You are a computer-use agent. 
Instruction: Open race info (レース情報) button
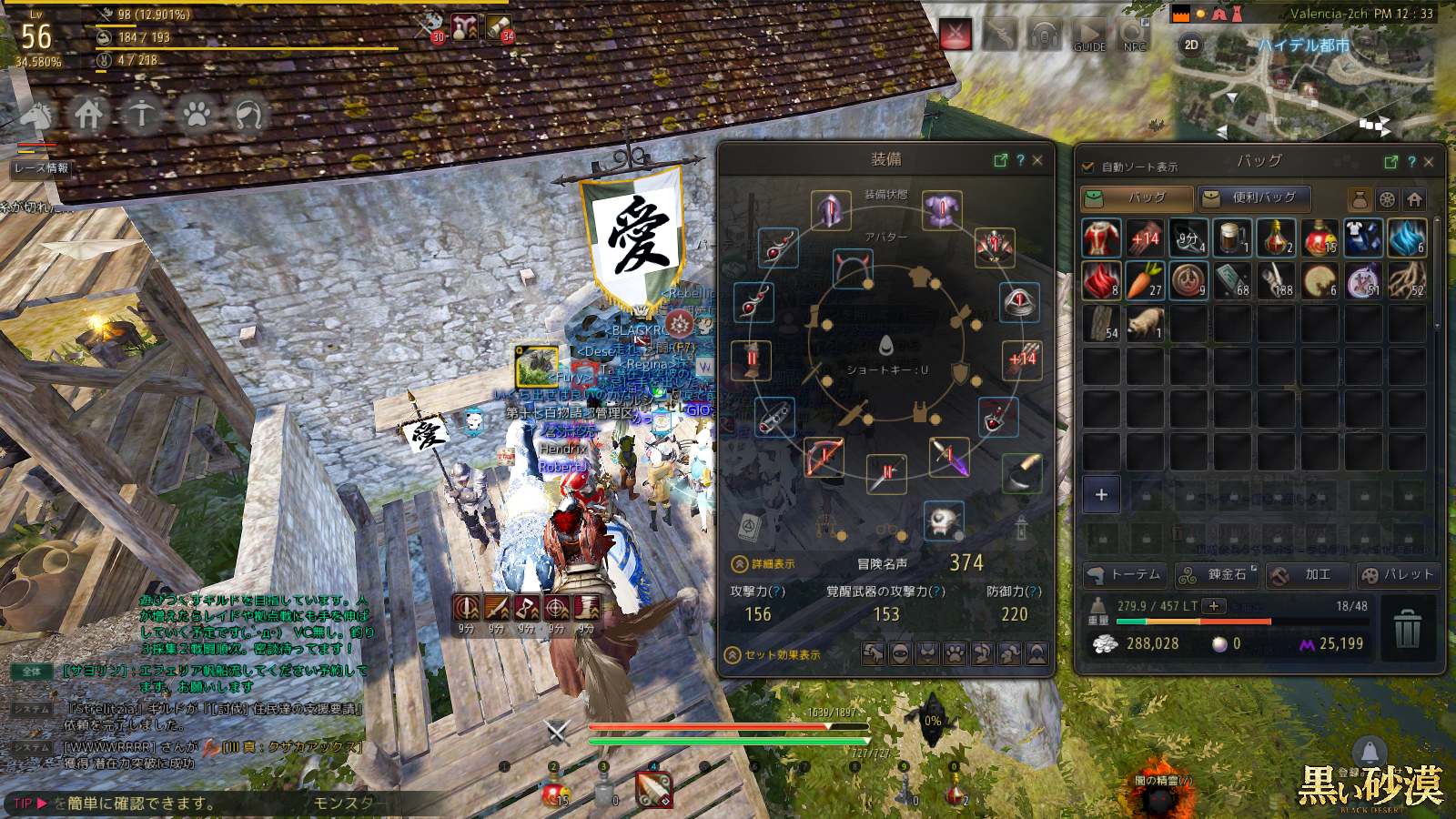click(41, 168)
